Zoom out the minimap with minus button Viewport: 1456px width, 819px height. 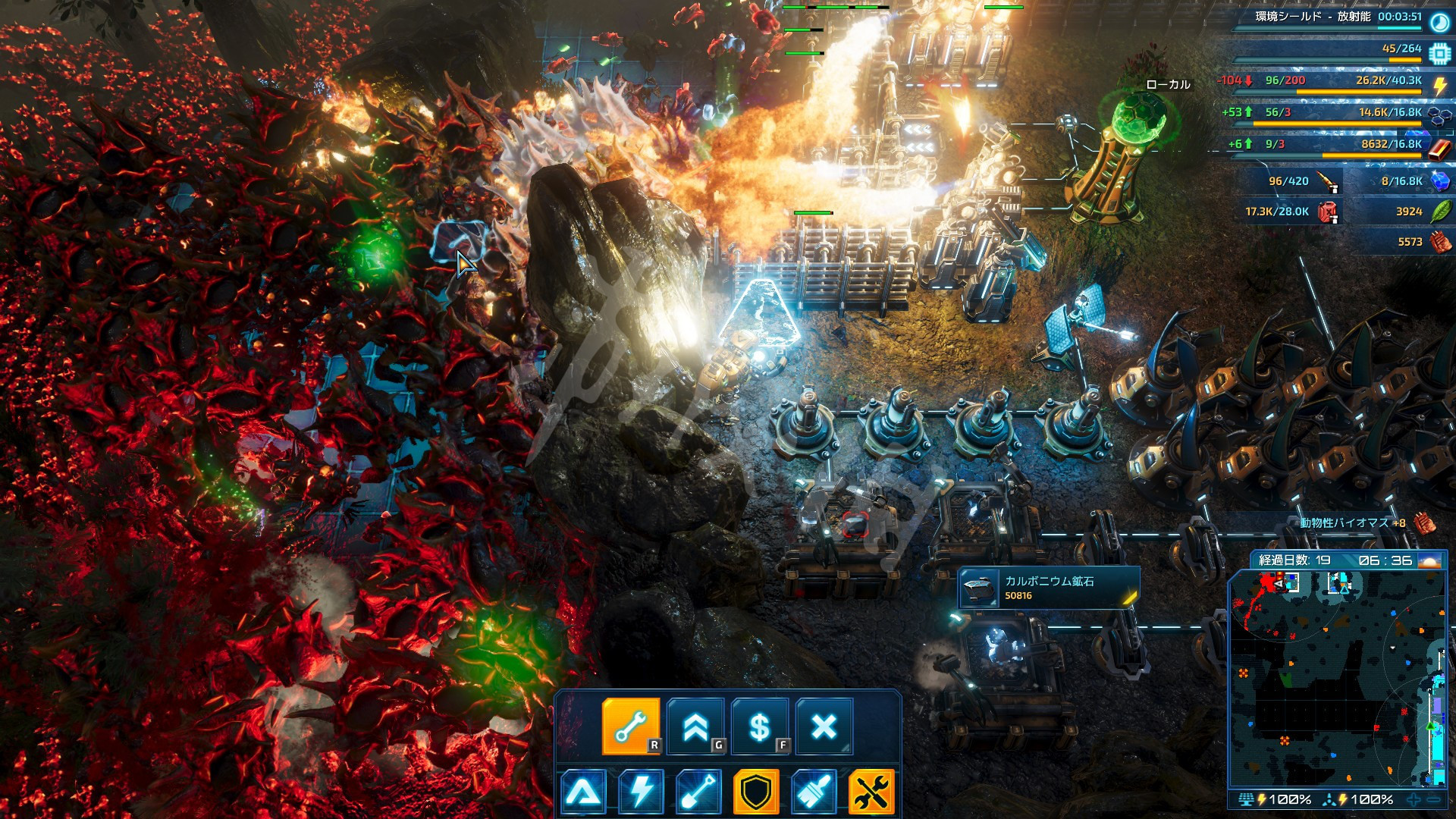tap(1433, 799)
